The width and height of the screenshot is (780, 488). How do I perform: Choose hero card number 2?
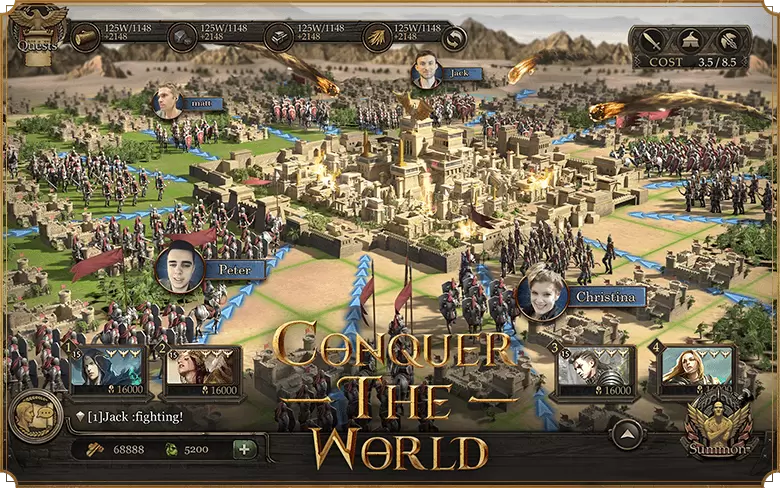(201, 371)
